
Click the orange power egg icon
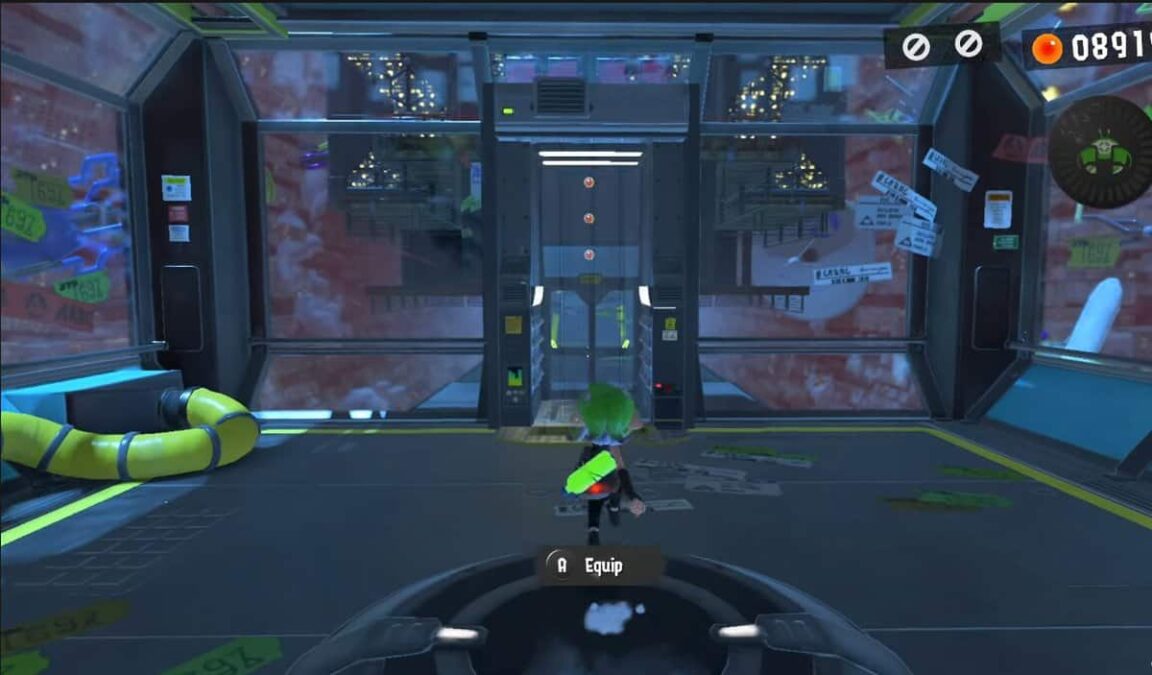pos(1047,49)
